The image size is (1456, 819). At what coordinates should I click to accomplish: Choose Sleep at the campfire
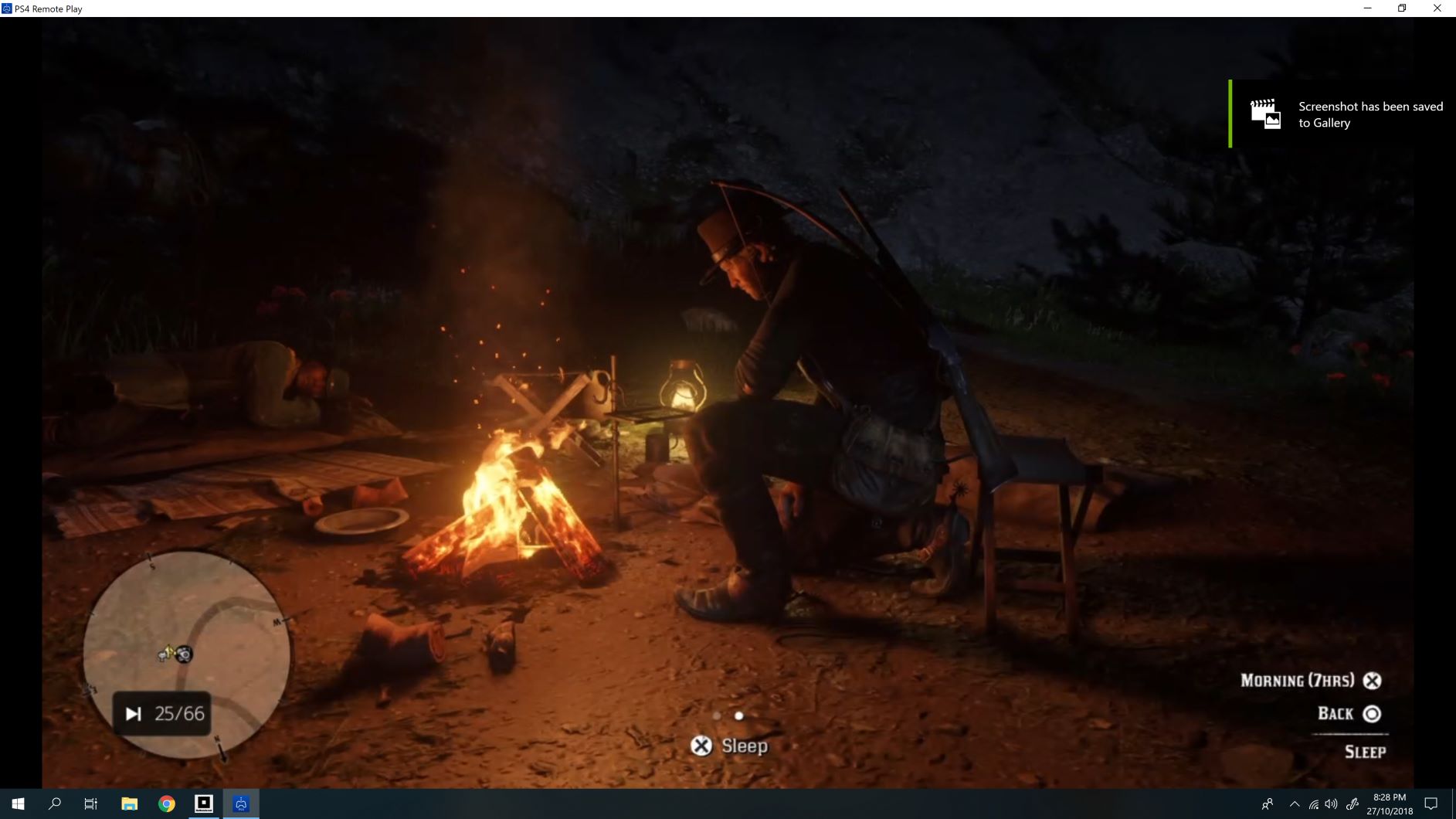pyautogui.click(x=730, y=746)
